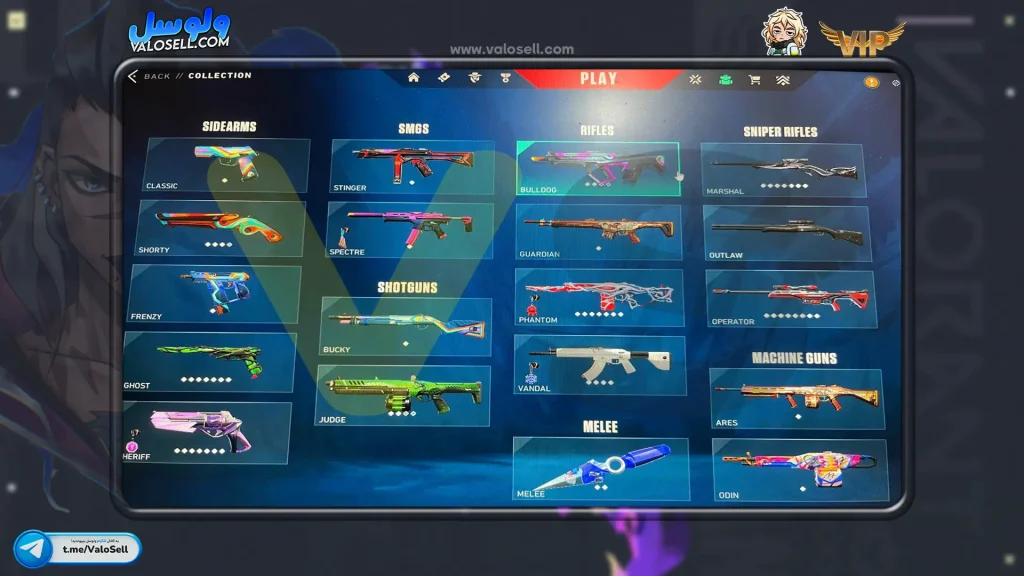The width and height of the screenshot is (1024, 576).
Task: Select the Vandal rifle tile
Action: (x=599, y=364)
